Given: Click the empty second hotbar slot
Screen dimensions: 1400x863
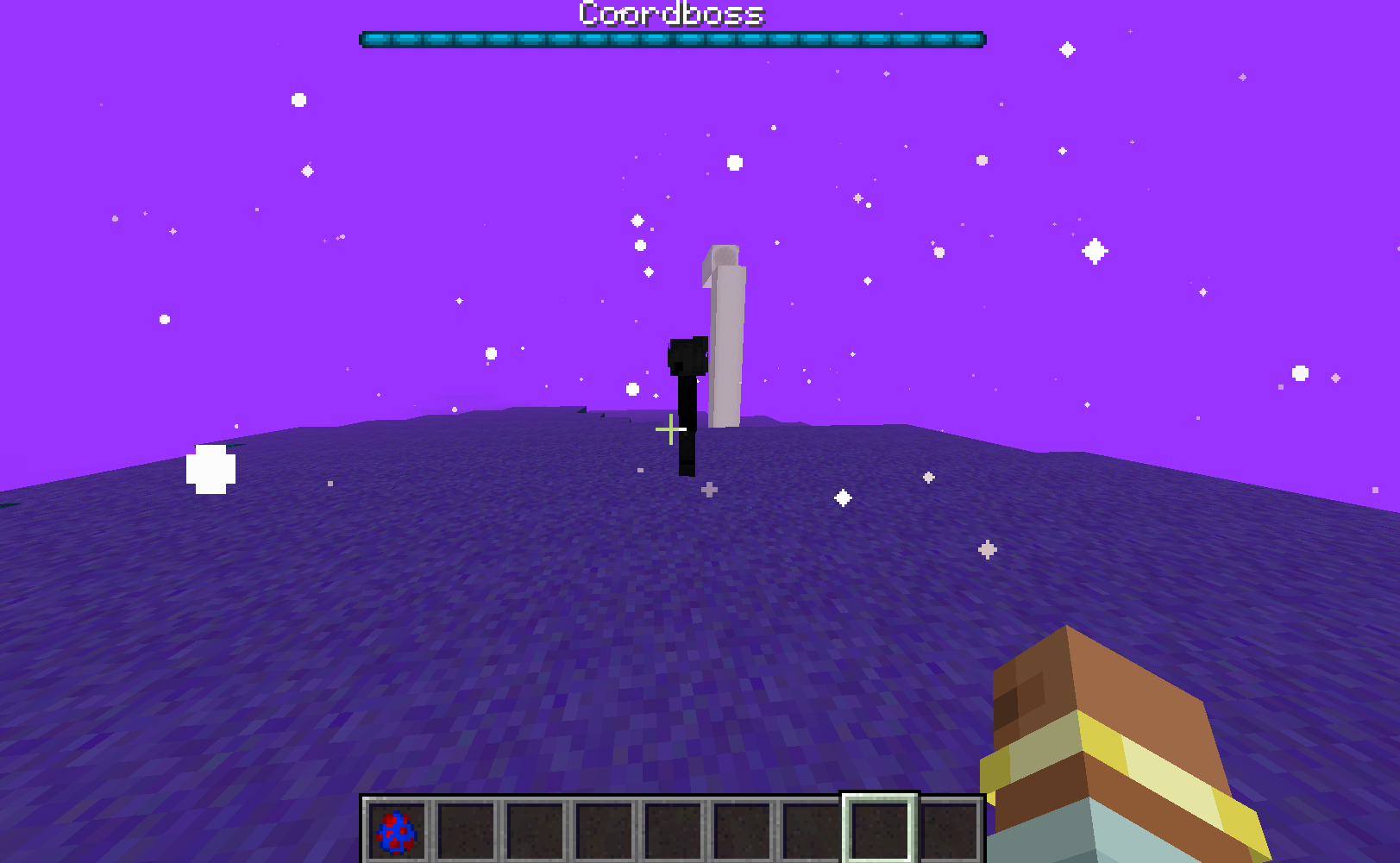Looking at the screenshot, I should pos(466,831).
